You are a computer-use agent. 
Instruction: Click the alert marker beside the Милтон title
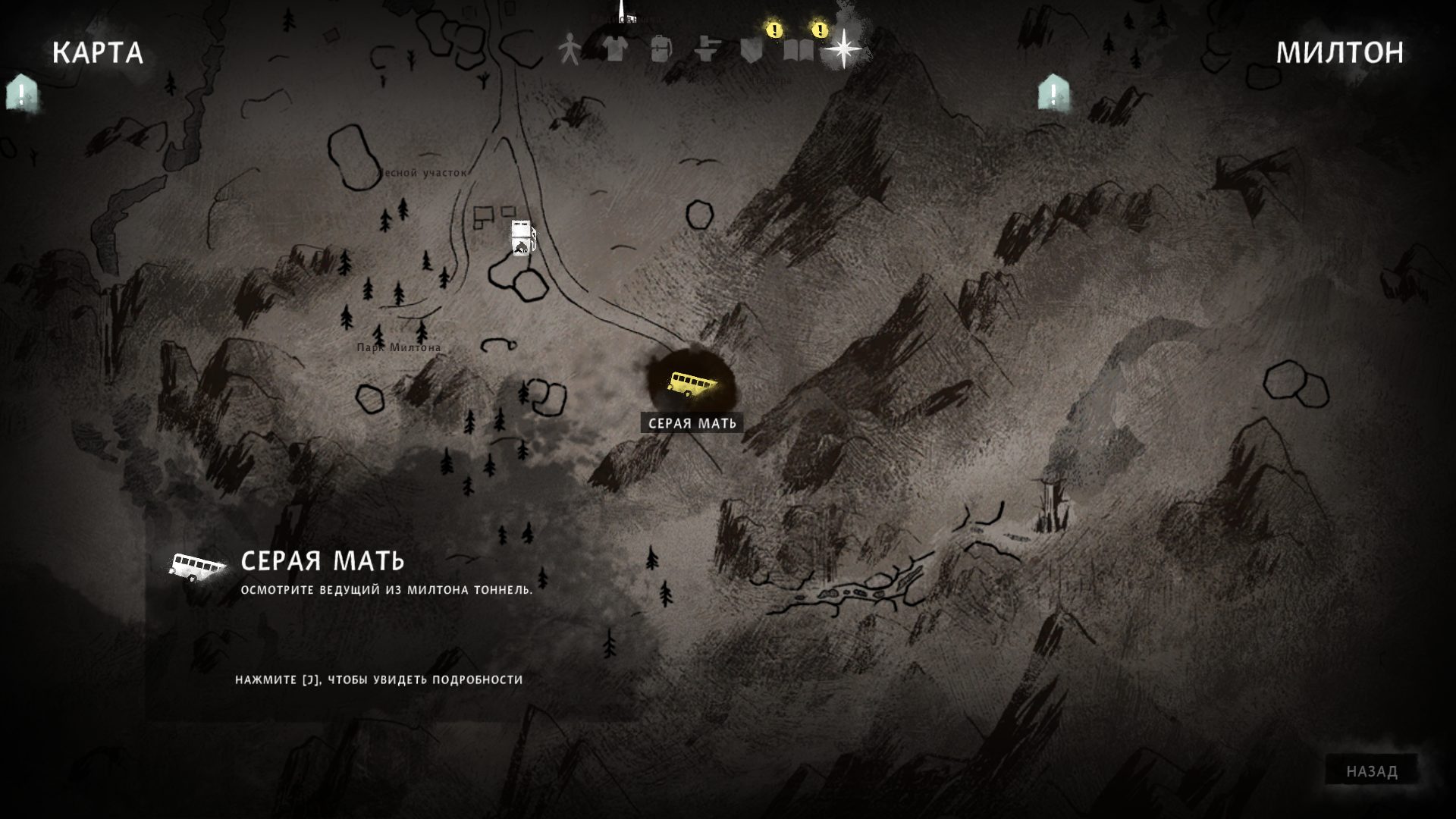(1053, 93)
